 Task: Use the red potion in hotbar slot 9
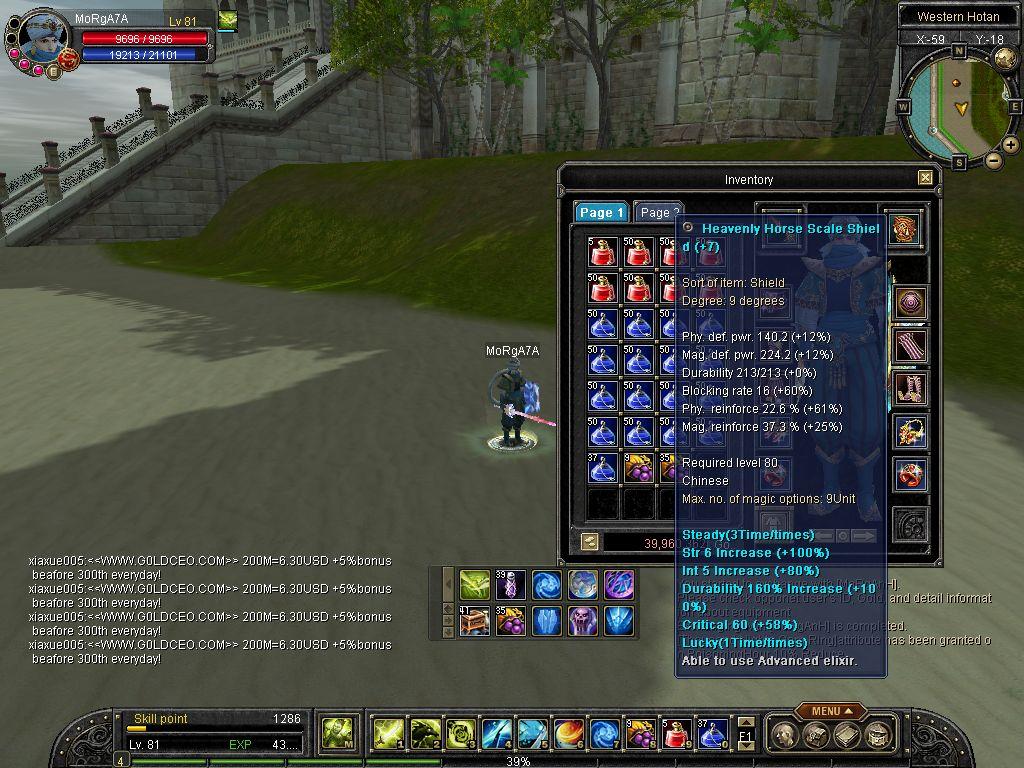675,734
